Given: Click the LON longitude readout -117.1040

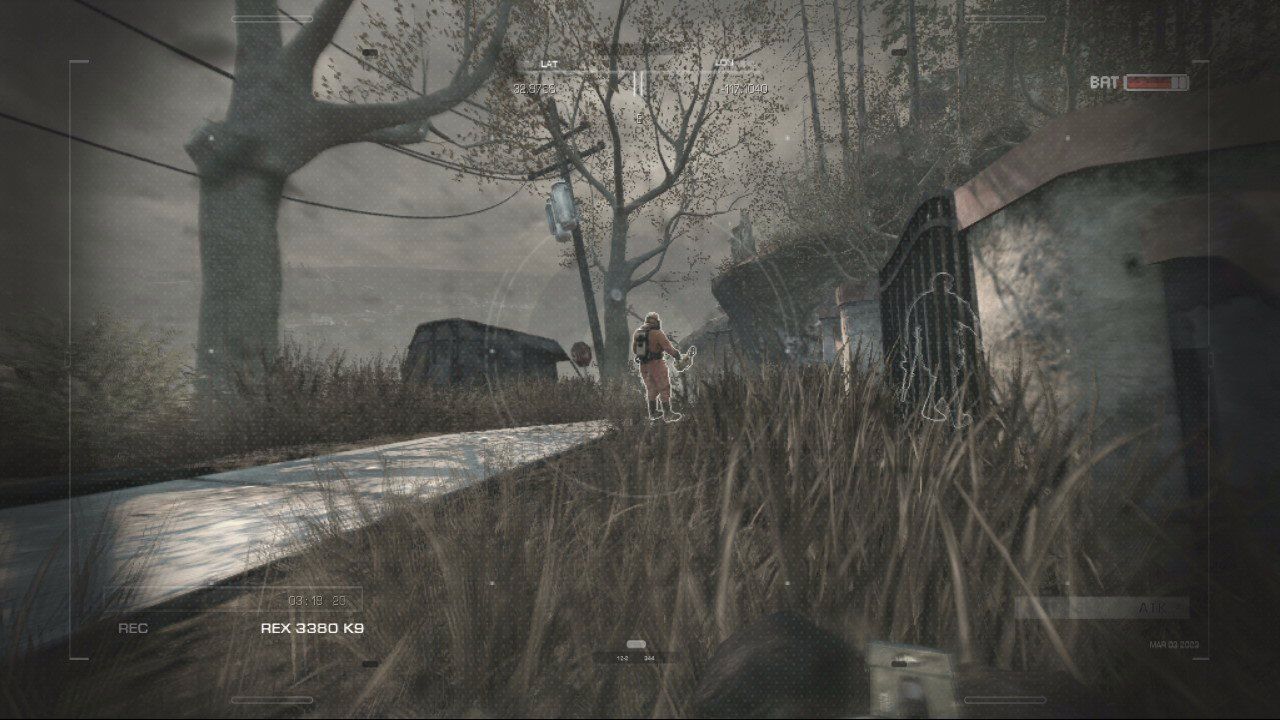Looking at the screenshot, I should 744,87.
